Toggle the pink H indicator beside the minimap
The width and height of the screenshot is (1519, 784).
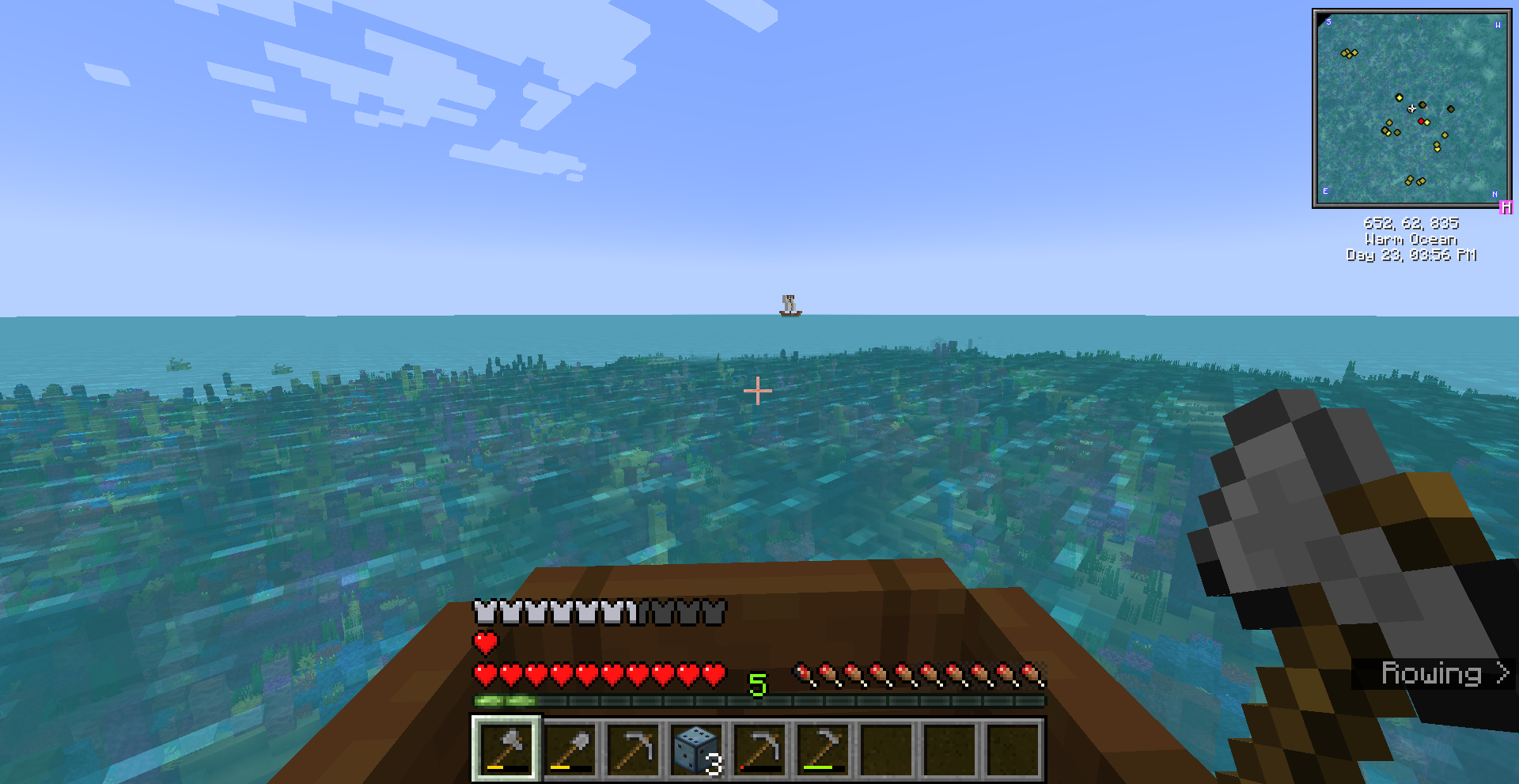(1506, 206)
